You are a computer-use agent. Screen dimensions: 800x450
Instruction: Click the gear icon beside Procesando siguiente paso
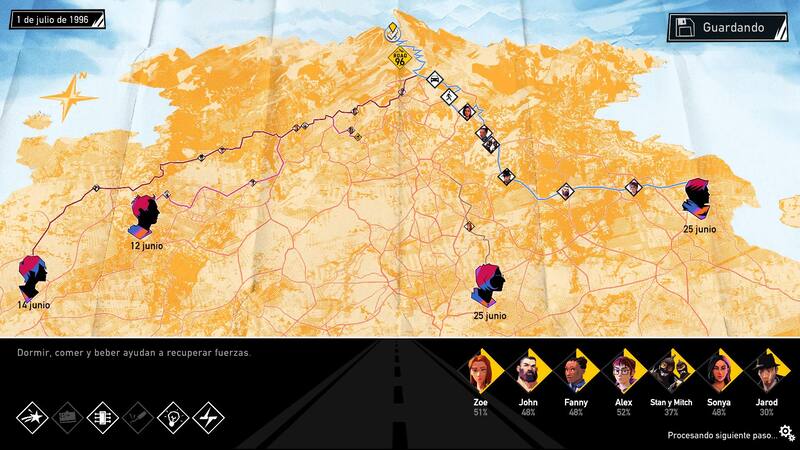pyautogui.click(x=787, y=434)
